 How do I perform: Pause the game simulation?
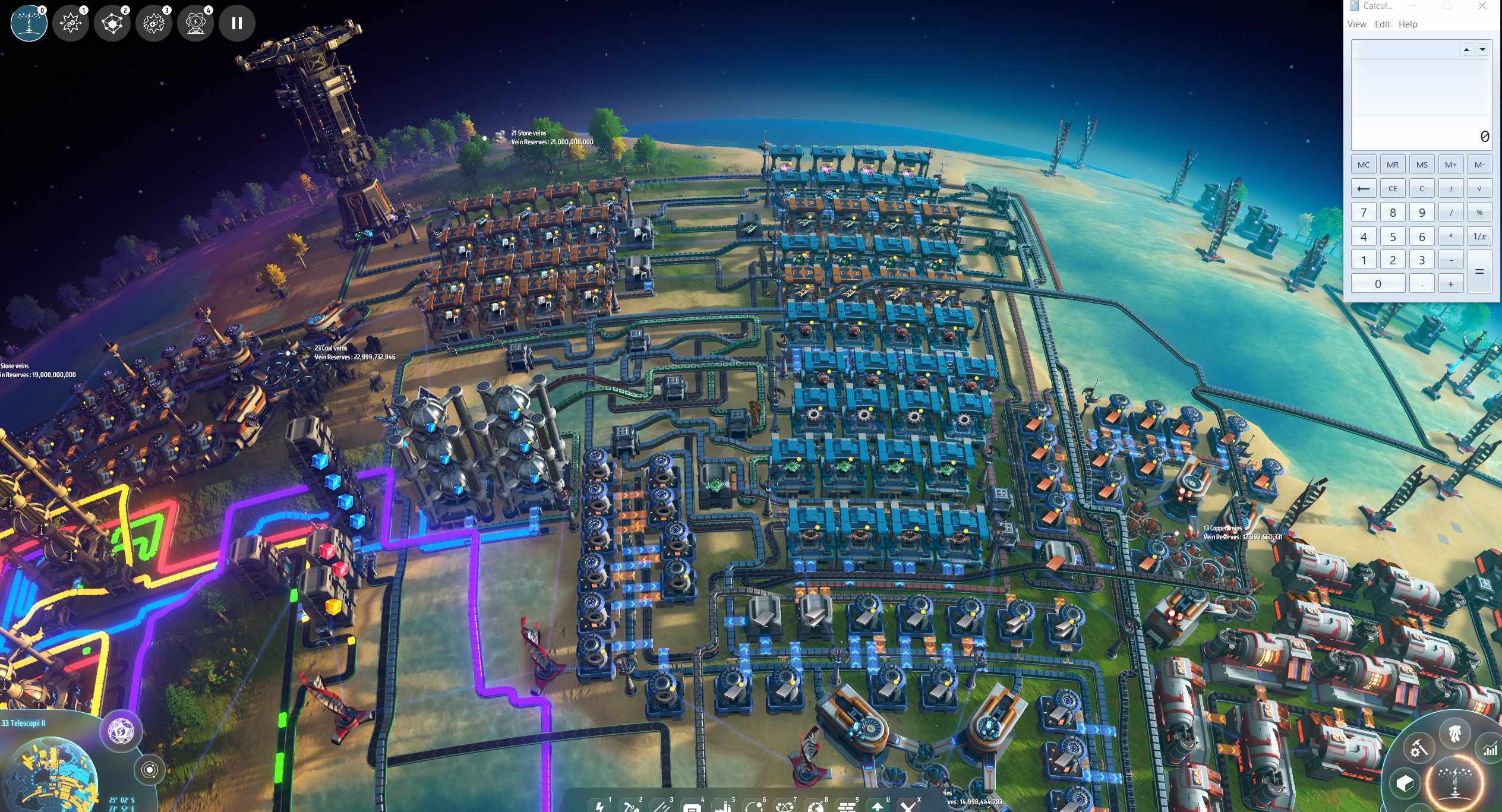point(237,23)
